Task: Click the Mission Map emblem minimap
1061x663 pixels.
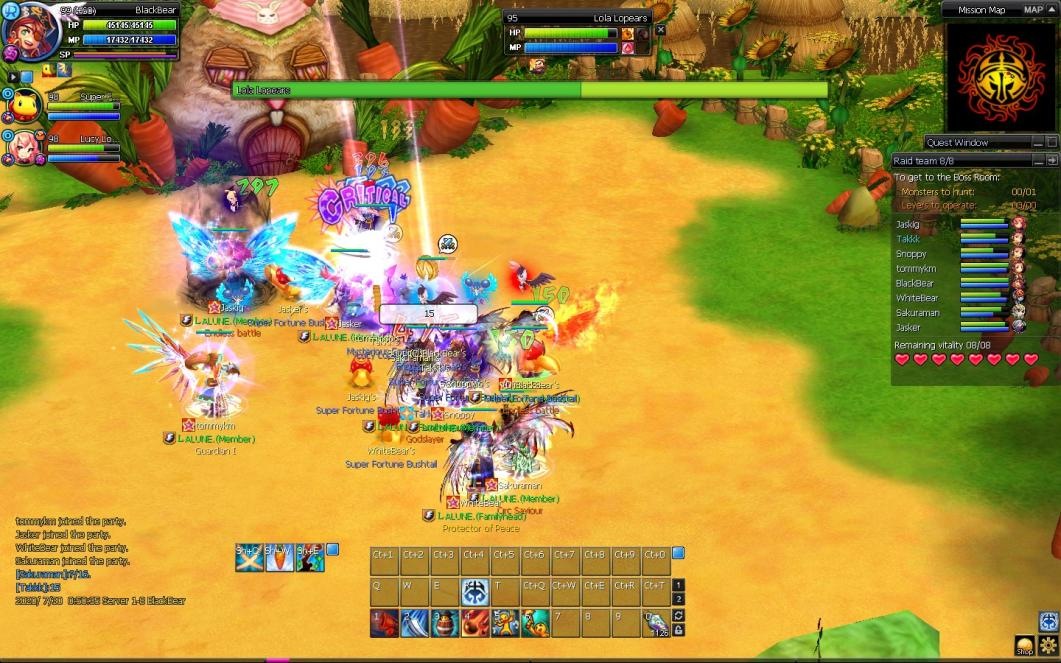Action: point(1000,76)
